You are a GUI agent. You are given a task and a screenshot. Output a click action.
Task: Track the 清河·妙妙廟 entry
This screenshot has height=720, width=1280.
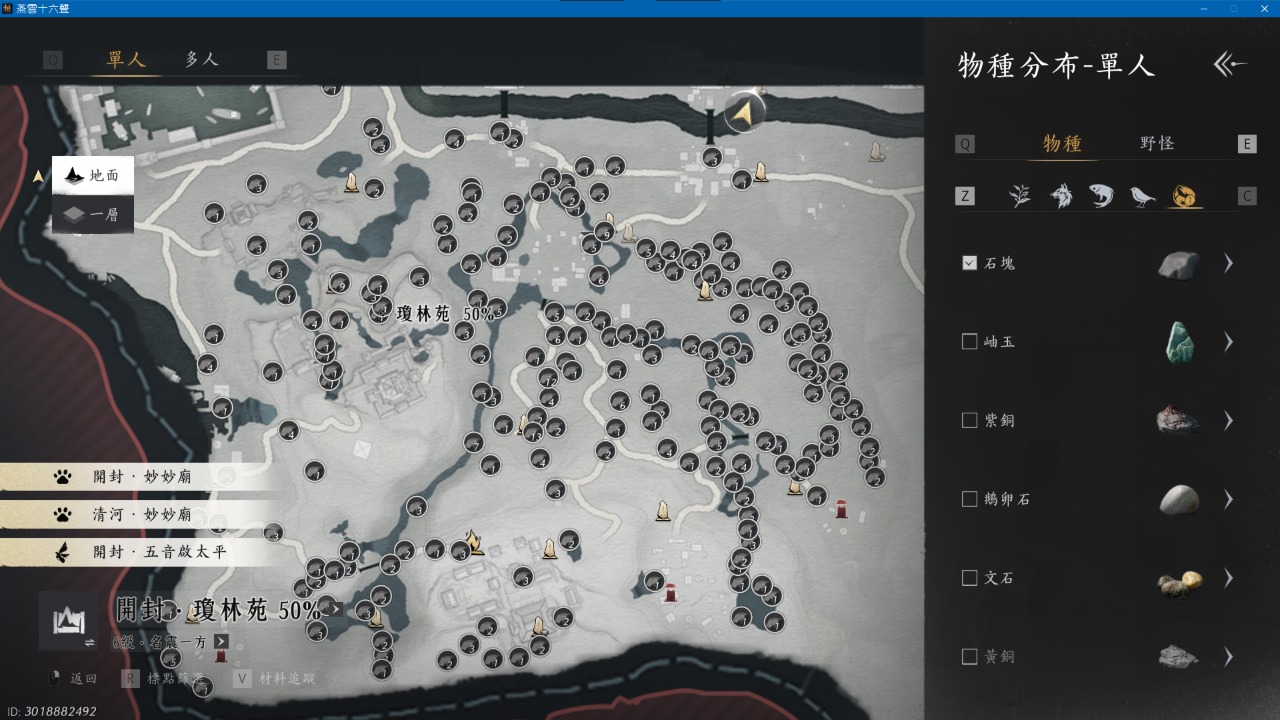click(x=140, y=514)
